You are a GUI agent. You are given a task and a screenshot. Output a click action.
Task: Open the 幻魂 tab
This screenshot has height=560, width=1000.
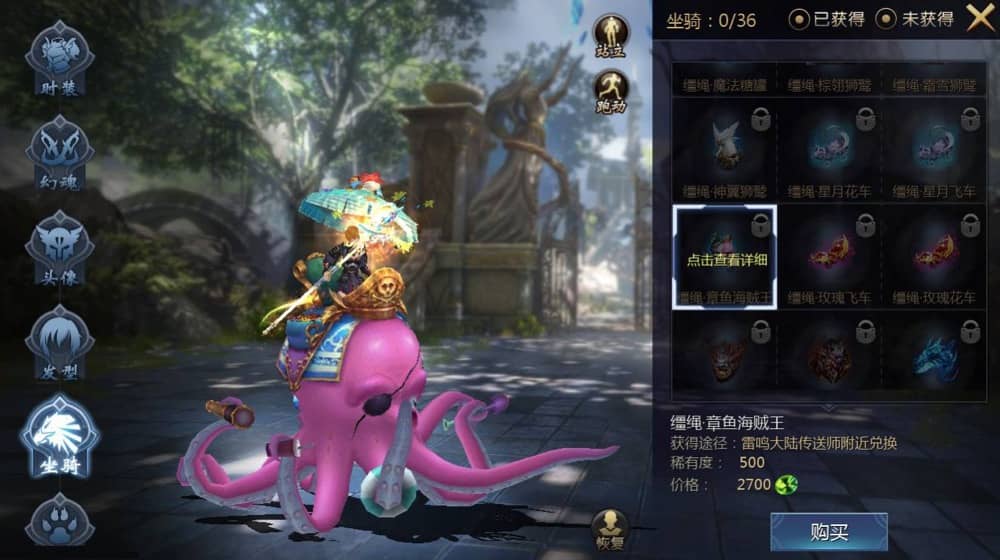tap(61, 155)
